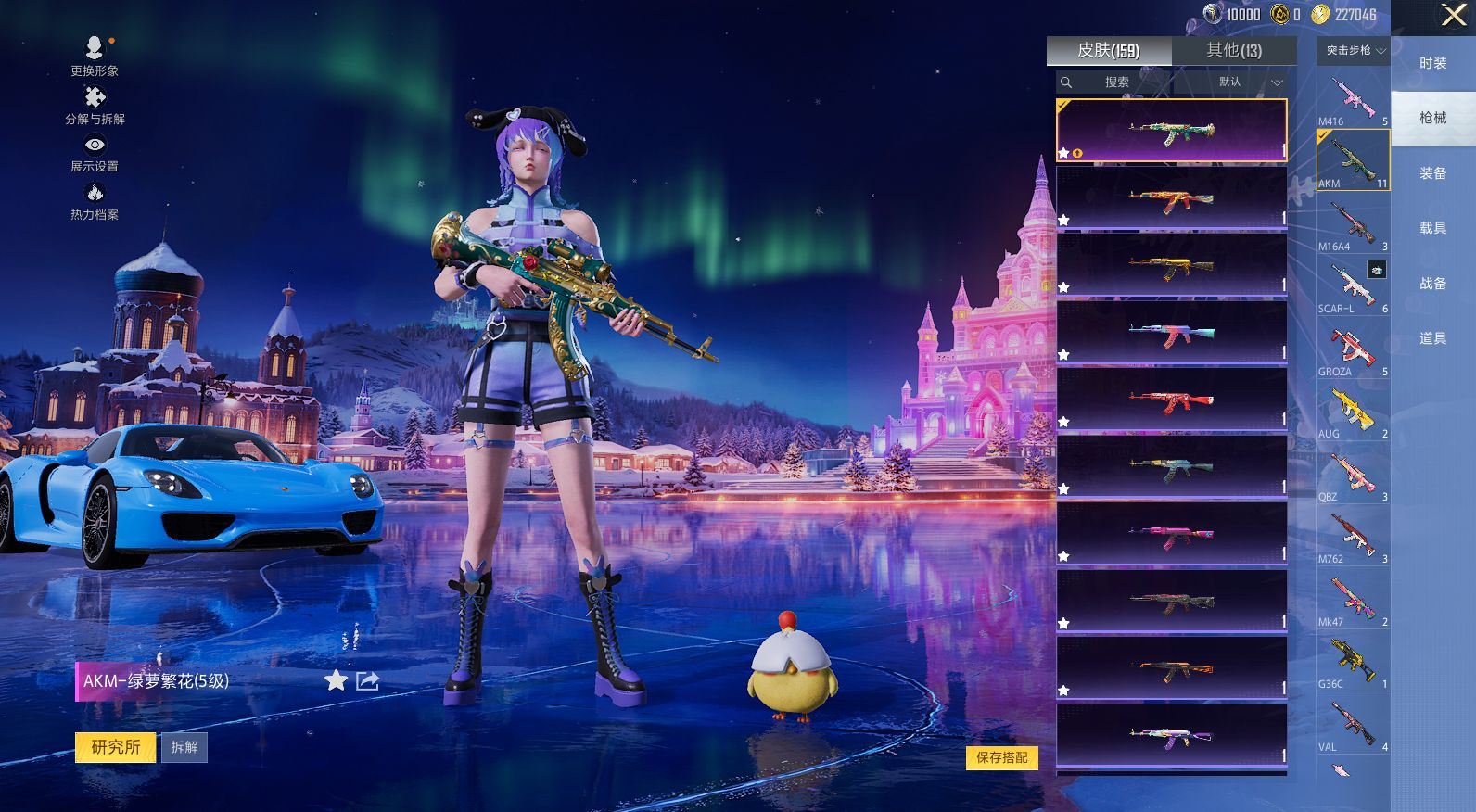Click the 拆解 dismantle button

point(184,747)
